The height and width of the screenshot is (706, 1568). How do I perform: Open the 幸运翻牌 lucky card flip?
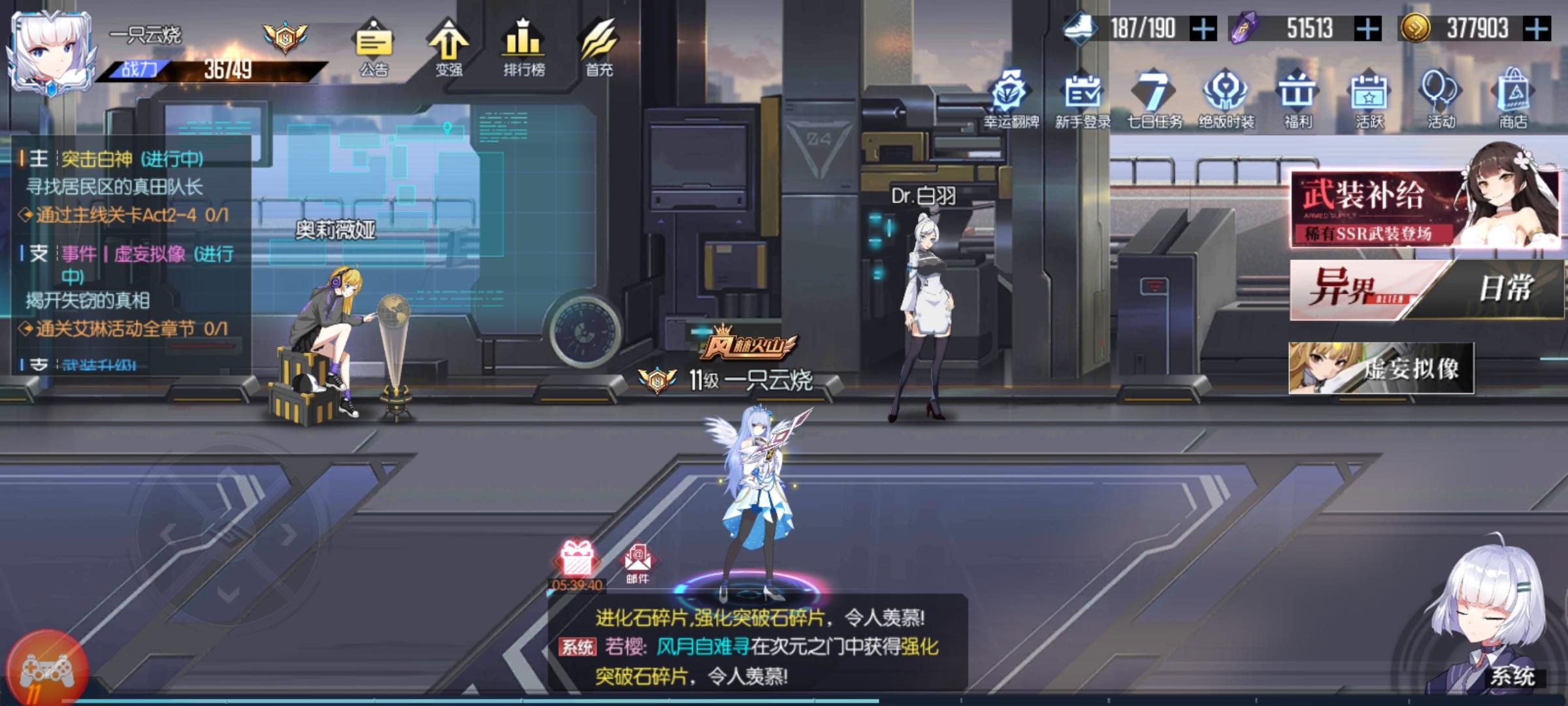(1011, 98)
